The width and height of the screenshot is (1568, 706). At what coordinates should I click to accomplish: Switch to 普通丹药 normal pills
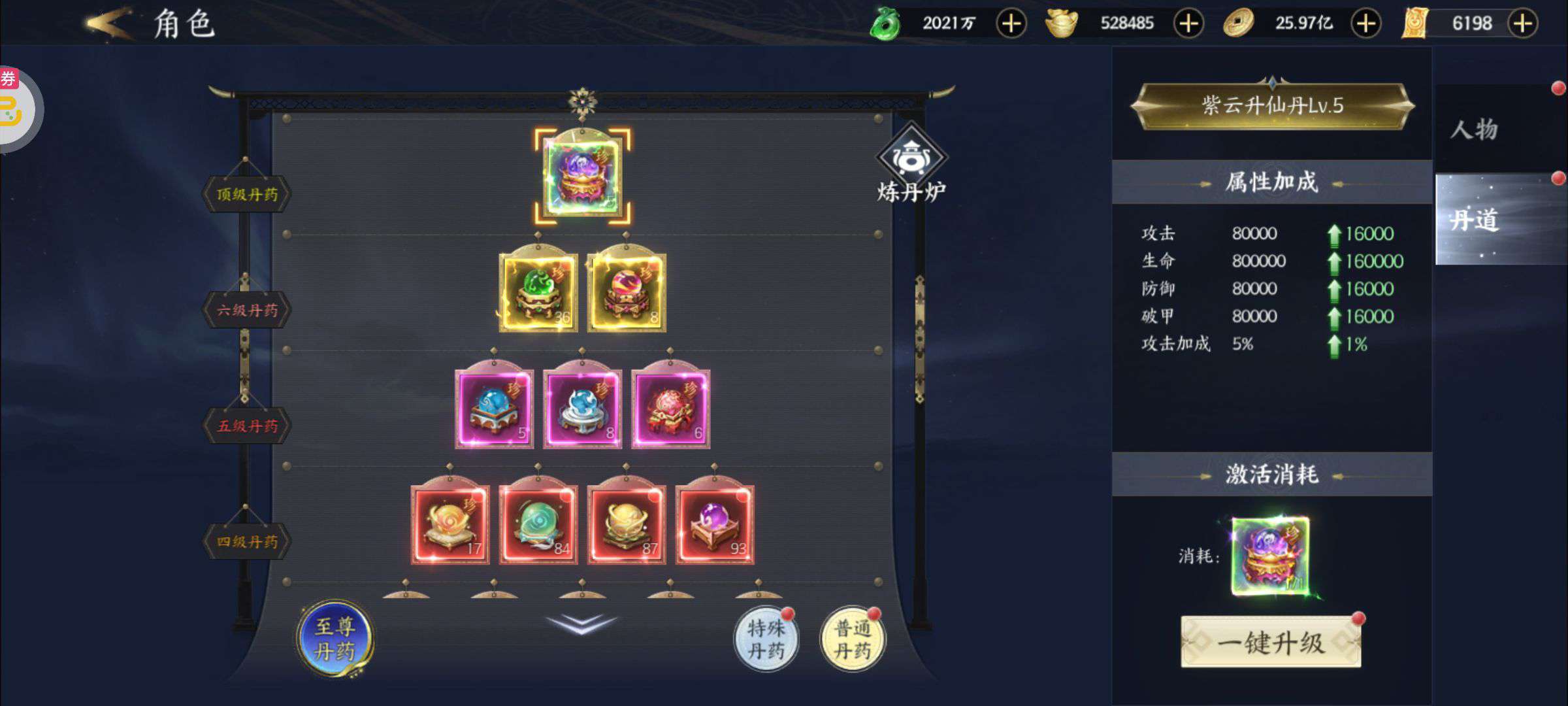pos(853,639)
